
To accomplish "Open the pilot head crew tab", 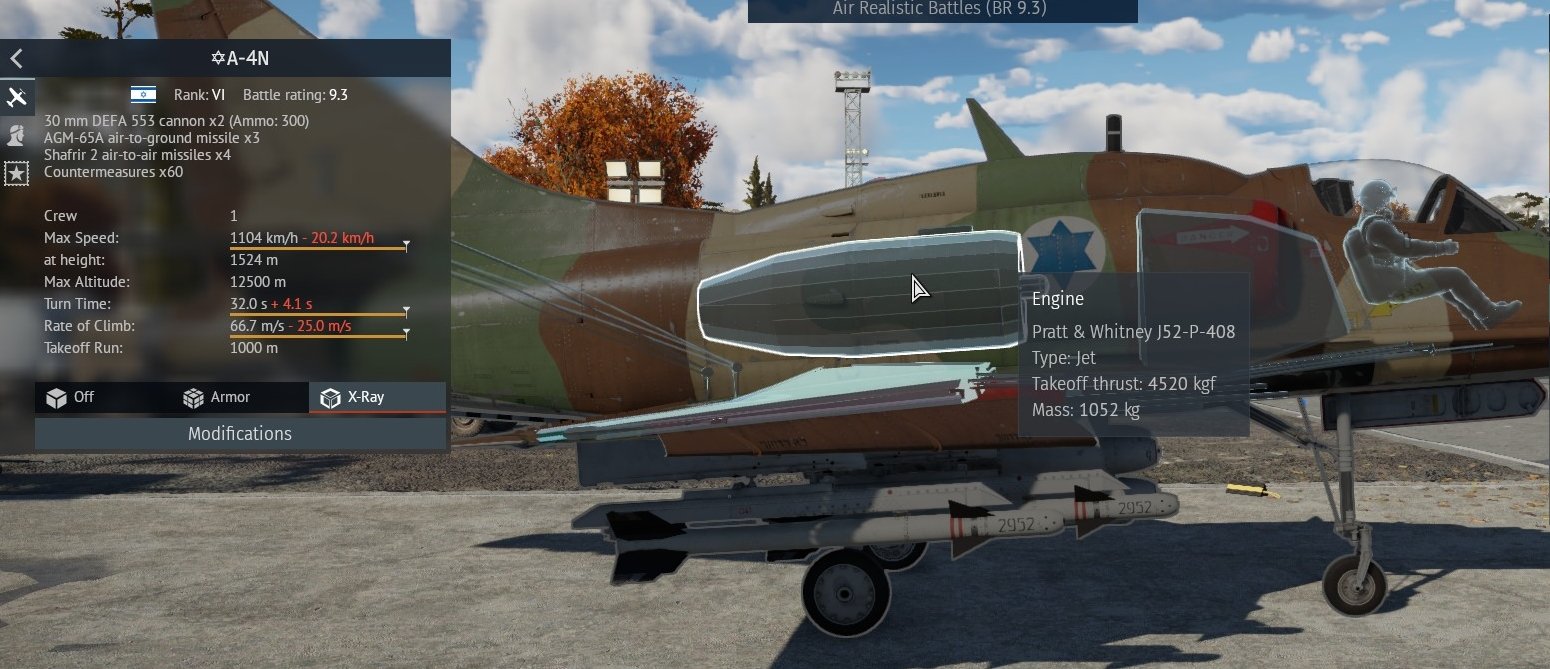I will 17,135.
